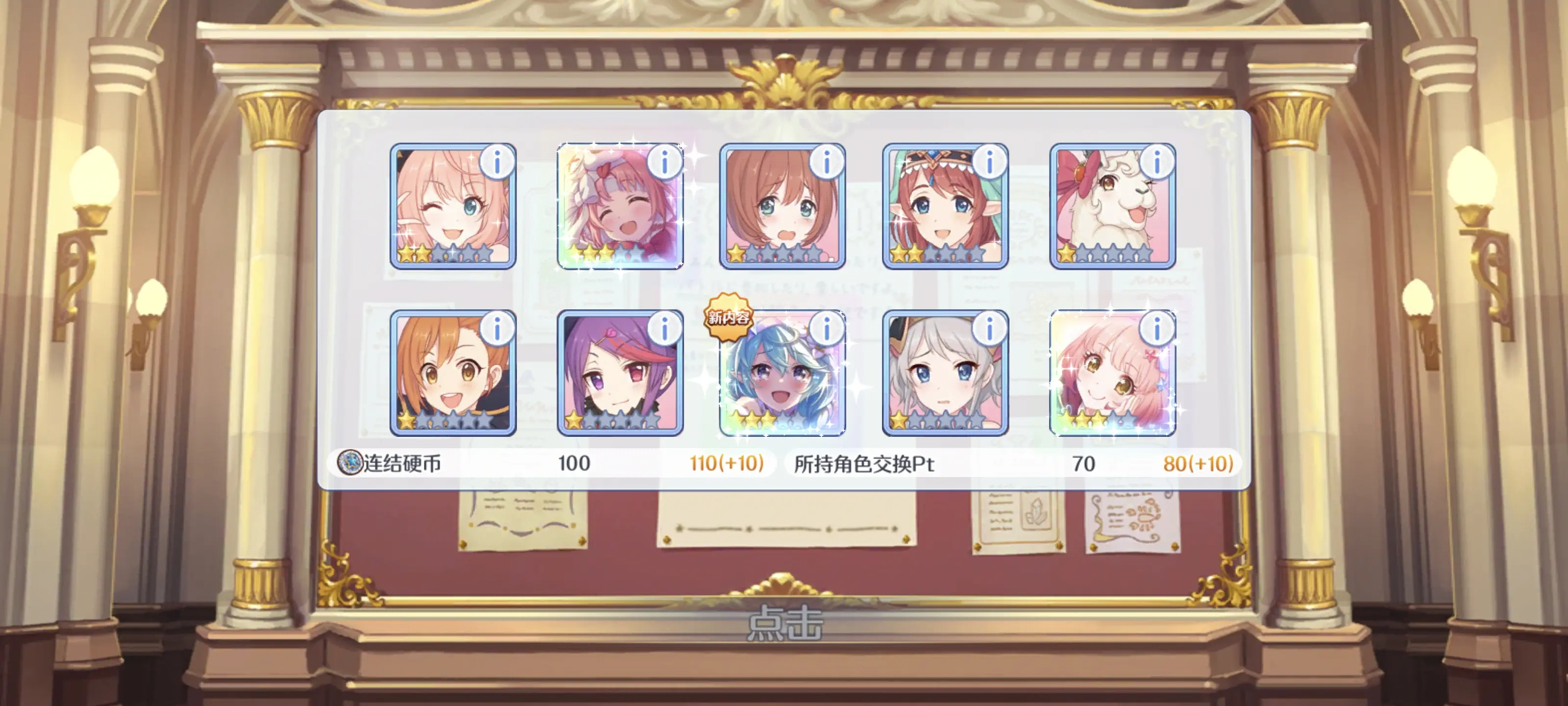Open info for the winking pink-haired character
This screenshot has width=1568, height=706.
(x=497, y=163)
